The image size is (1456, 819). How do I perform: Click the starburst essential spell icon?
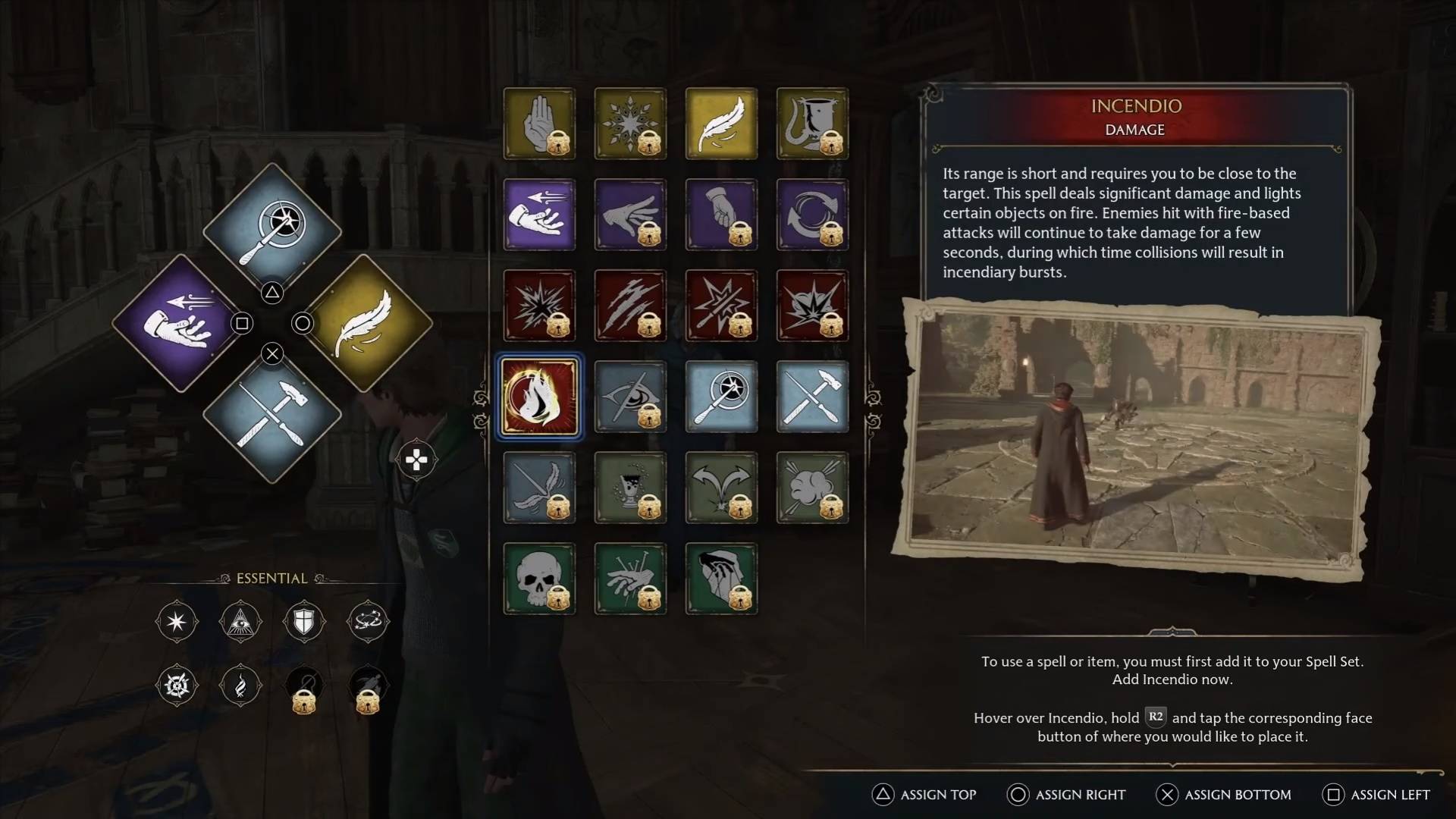[177, 622]
